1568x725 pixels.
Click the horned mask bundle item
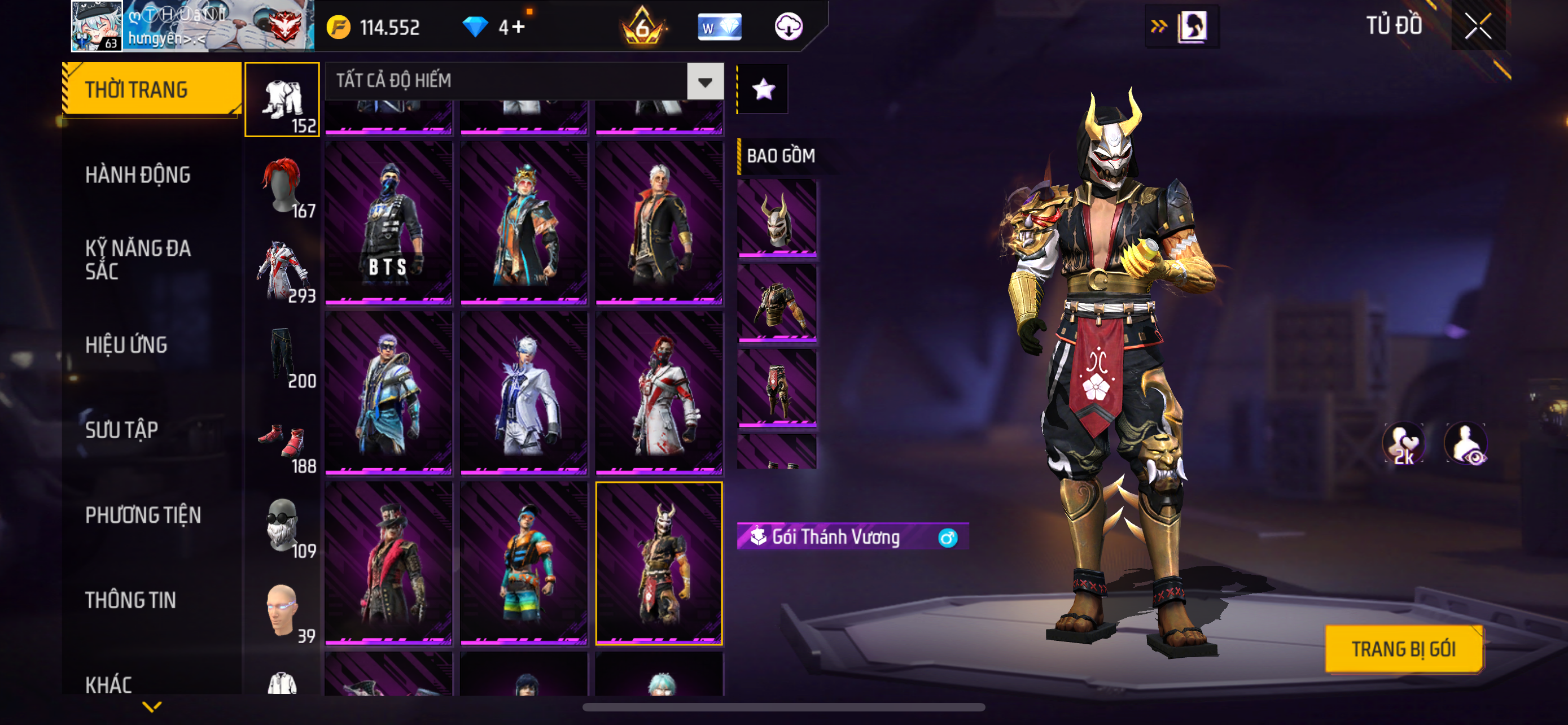coord(777,217)
